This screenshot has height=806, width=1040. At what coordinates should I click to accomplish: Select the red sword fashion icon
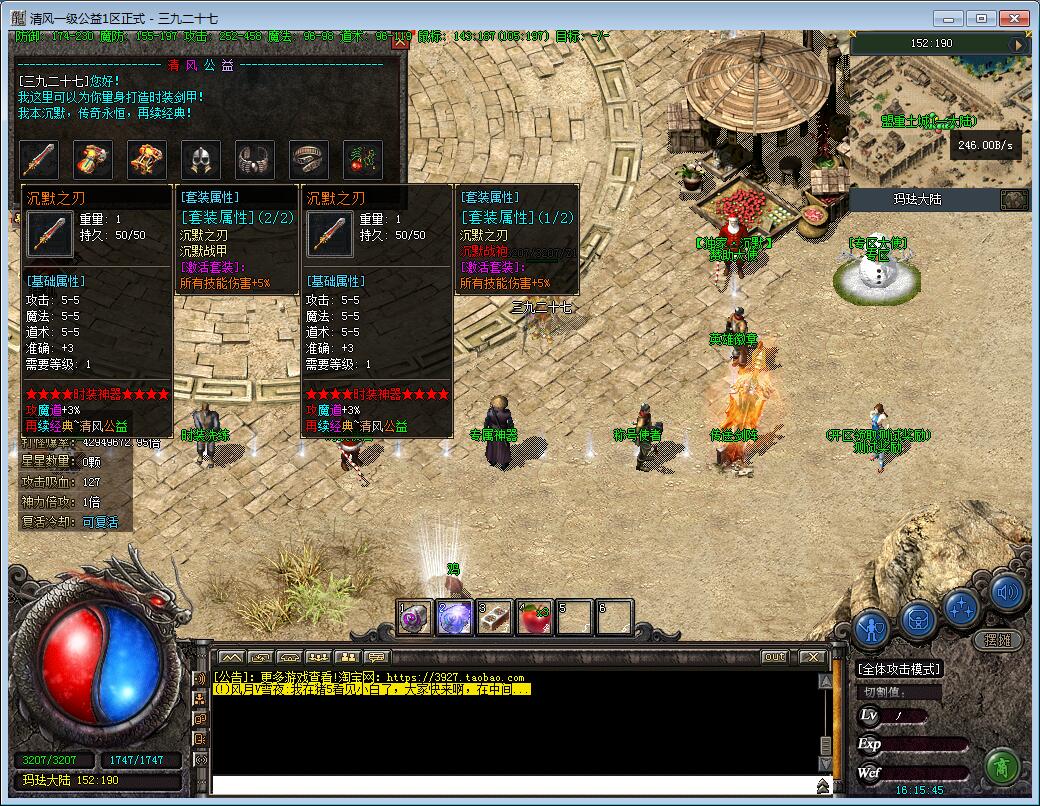point(39,159)
